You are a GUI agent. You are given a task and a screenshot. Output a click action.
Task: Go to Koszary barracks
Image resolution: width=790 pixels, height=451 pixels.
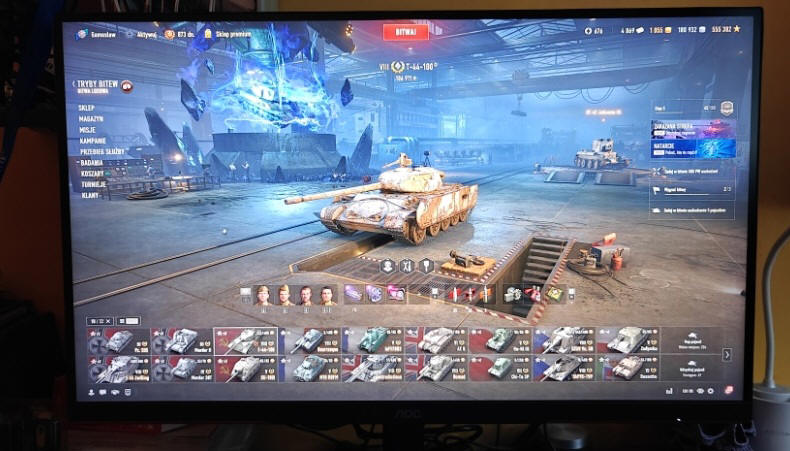tap(91, 172)
